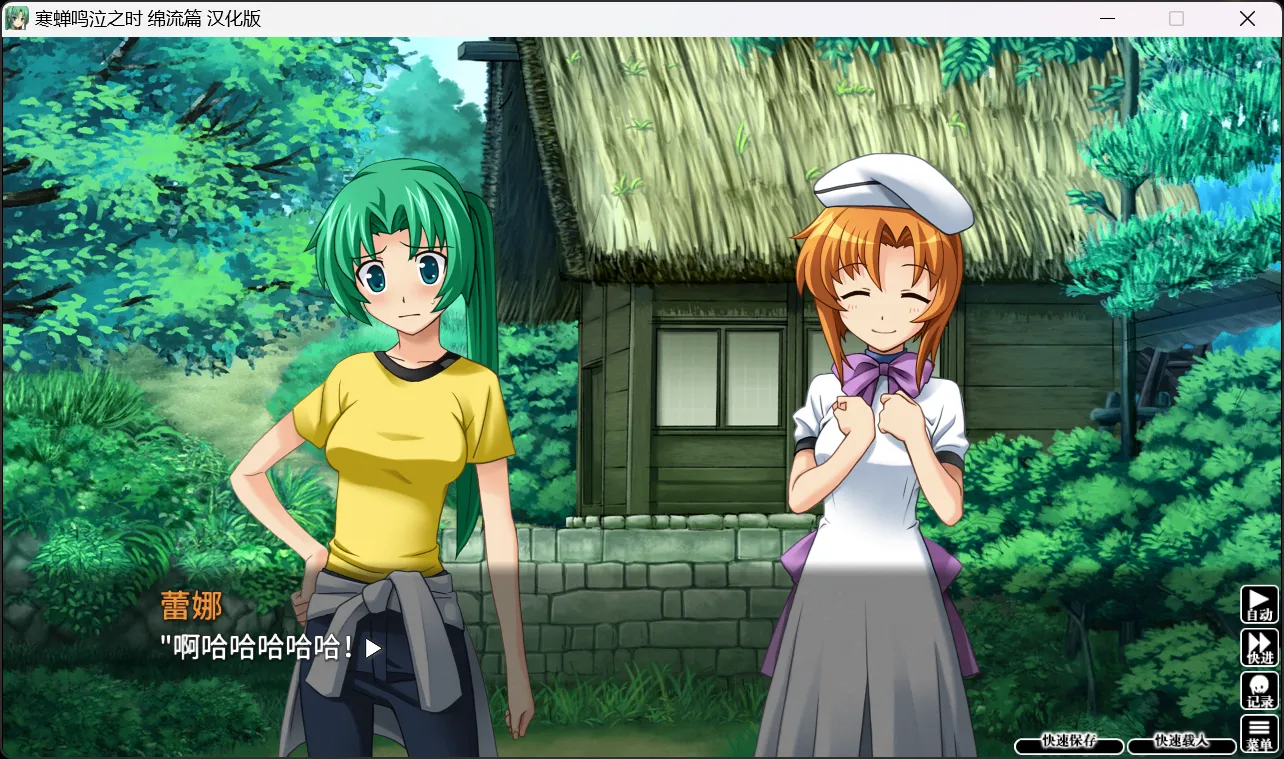Activate the 快进 fast-forward button
The width and height of the screenshot is (1284, 759).
[x=1259, y=647]
